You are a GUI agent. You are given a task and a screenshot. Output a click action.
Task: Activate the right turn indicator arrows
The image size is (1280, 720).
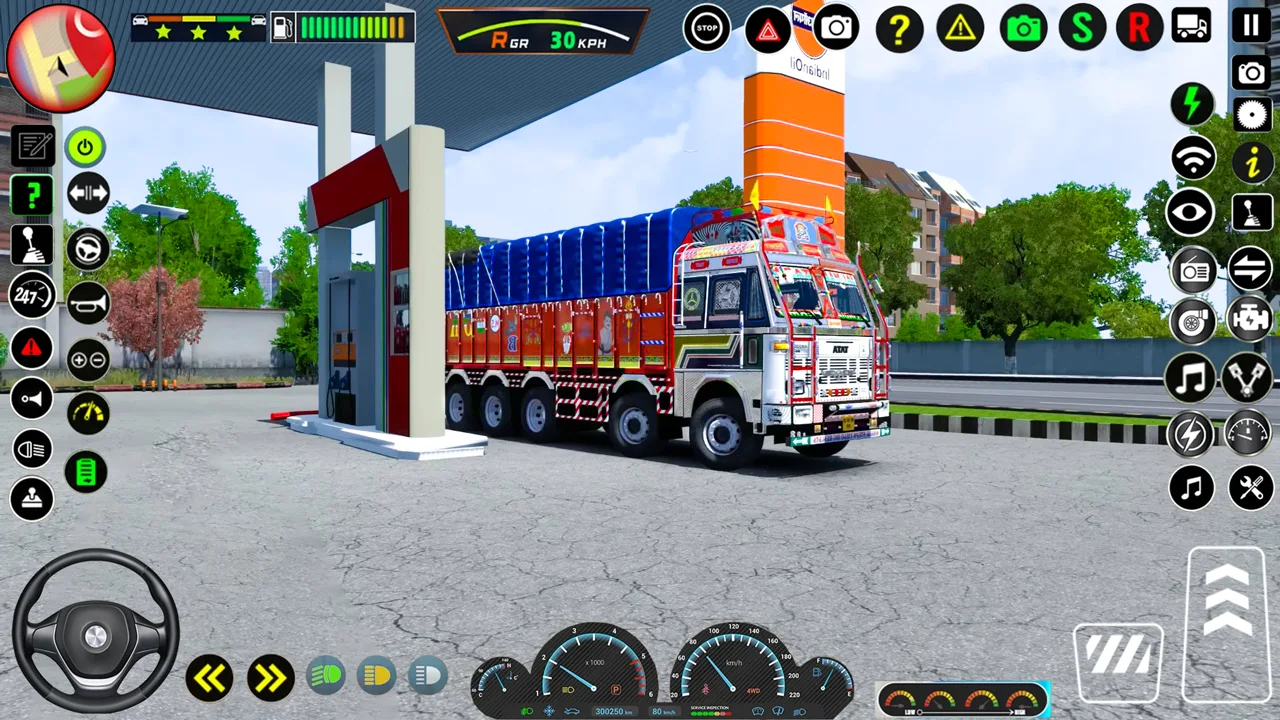tap(269, 679)
